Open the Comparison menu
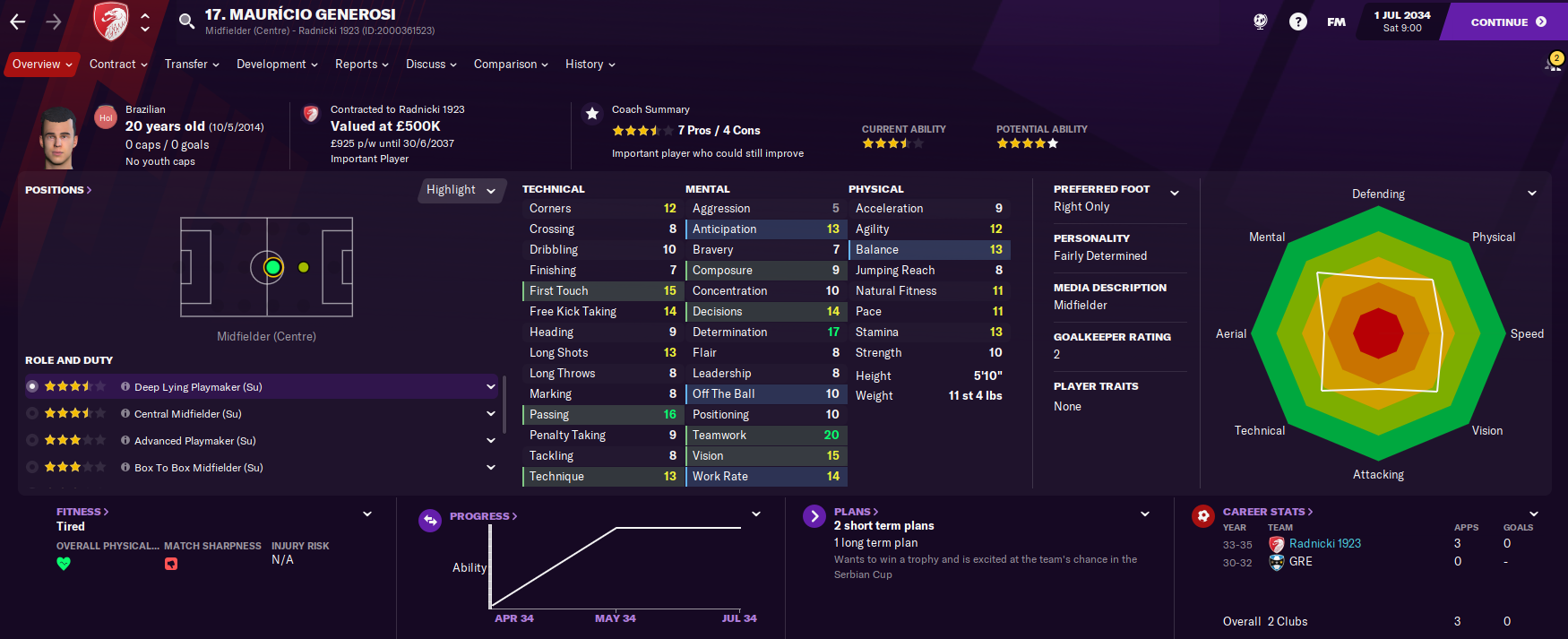 (x=511, y=65)
